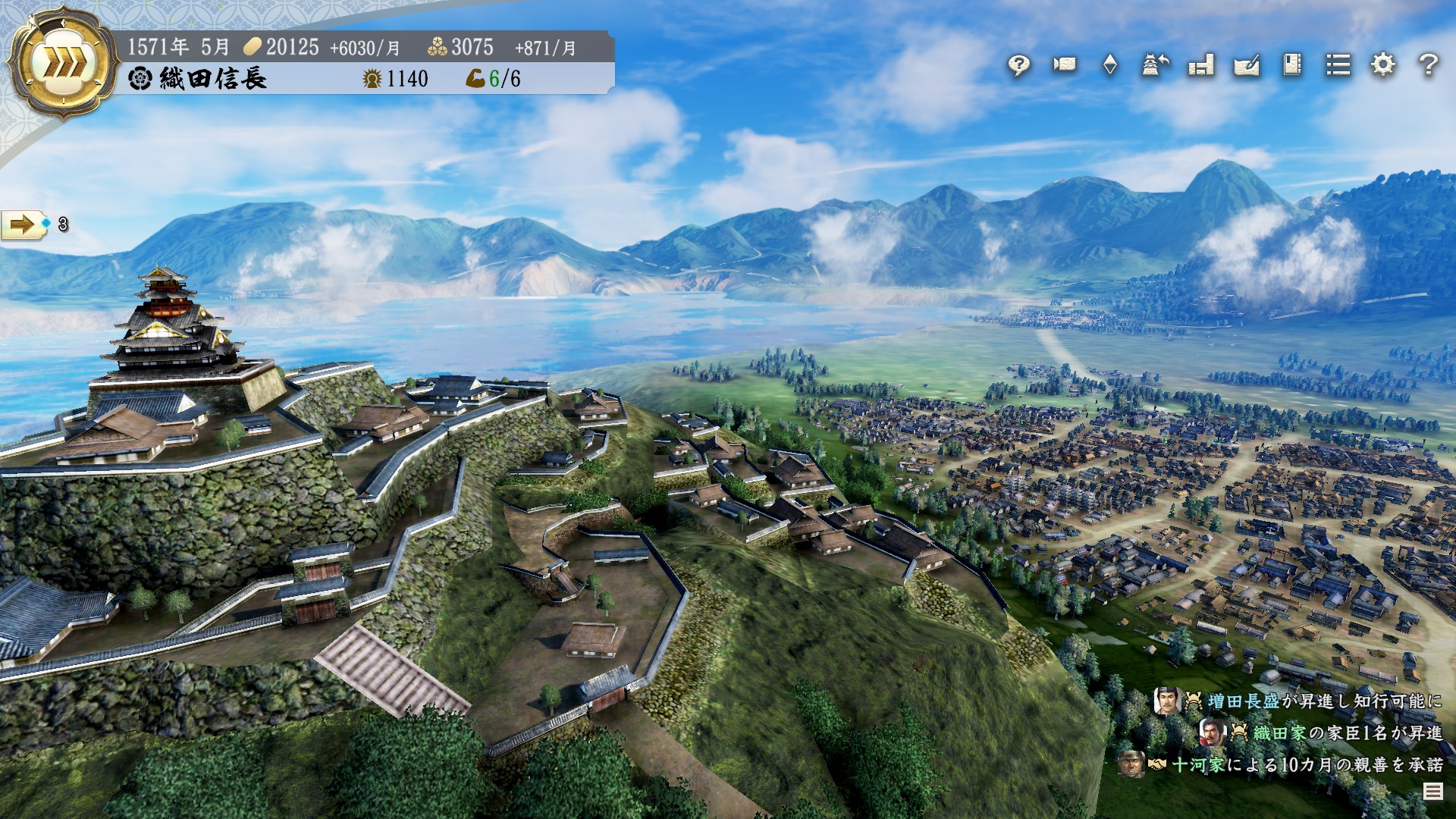
Task: Return to castle with the castle-arrow icon
Action: tap(1155, 65)
